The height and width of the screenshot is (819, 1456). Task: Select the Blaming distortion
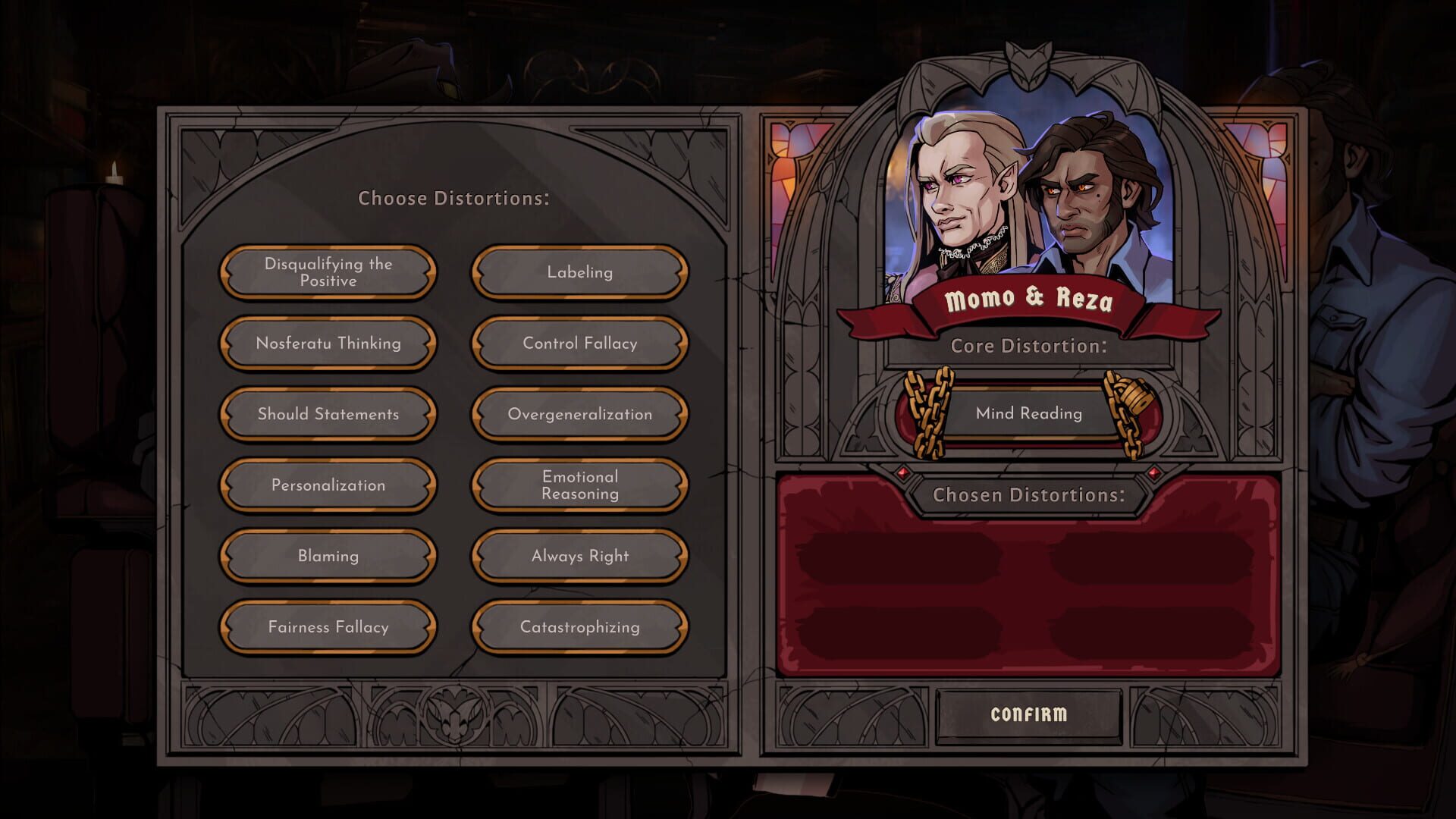click(328, 556)
